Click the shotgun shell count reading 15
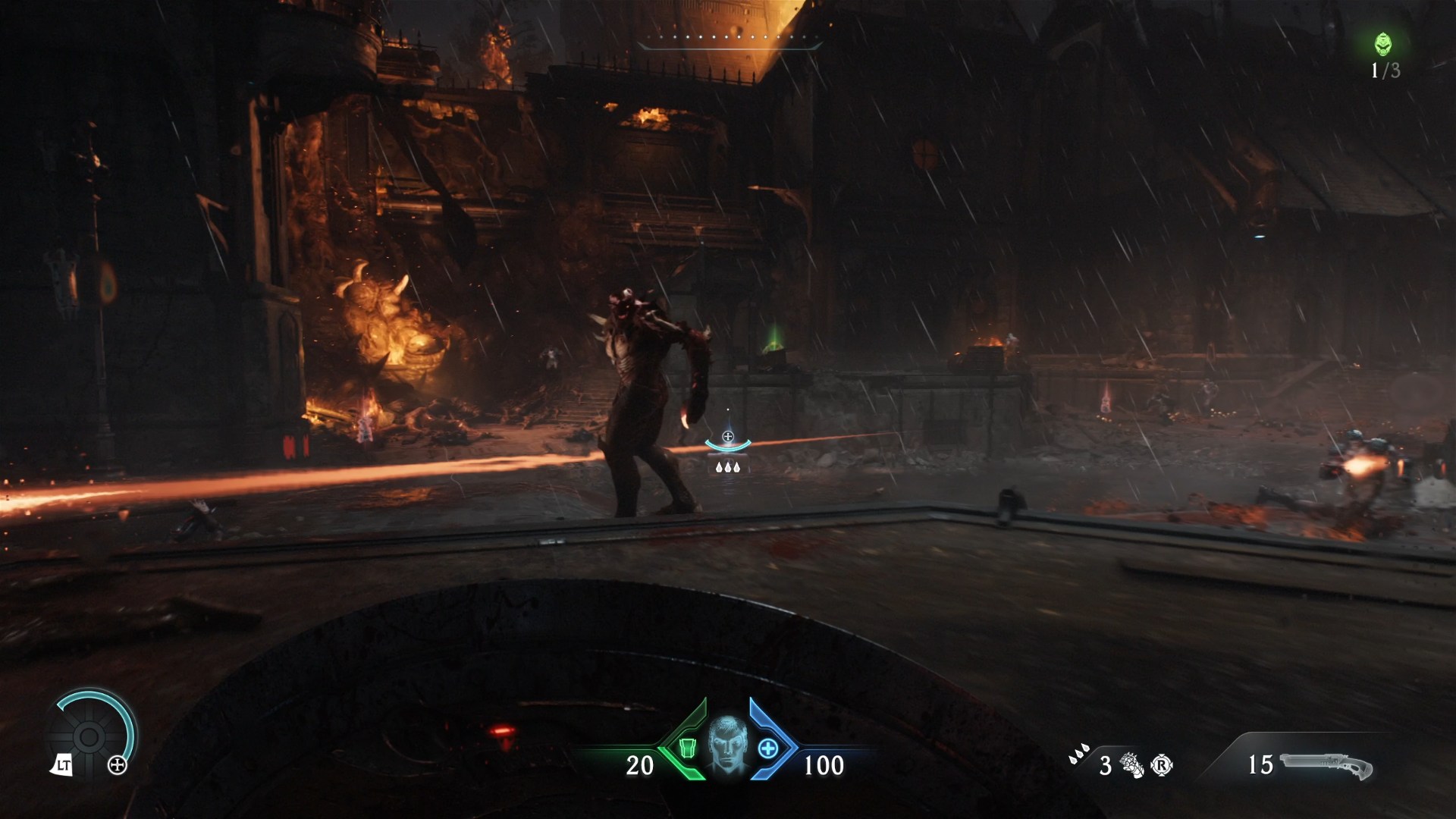Image resolution: width=1456 pixels, height=819 pixels. tap(1261, 764)
